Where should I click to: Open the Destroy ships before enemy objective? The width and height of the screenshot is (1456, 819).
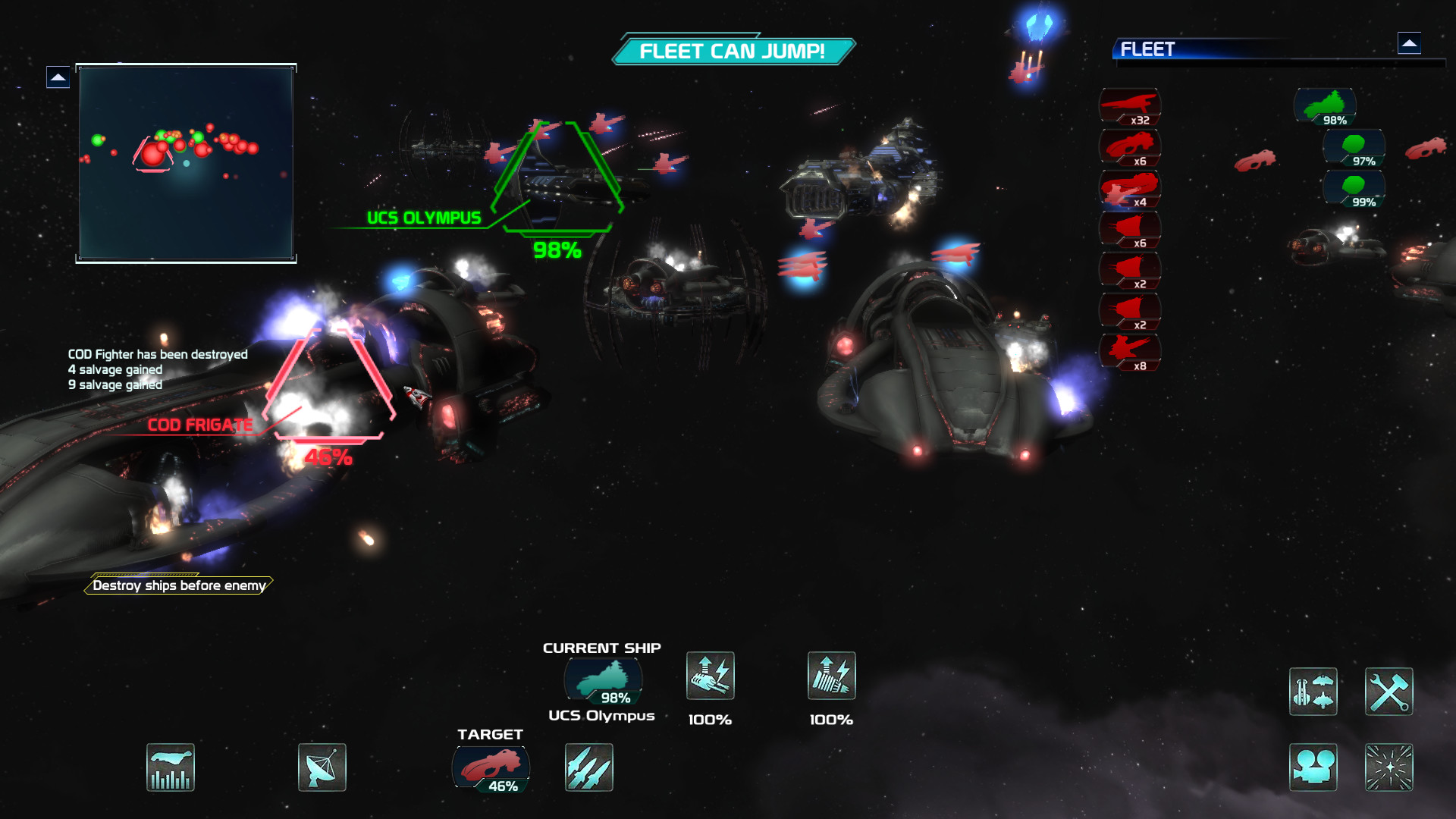tap(179, 585)
